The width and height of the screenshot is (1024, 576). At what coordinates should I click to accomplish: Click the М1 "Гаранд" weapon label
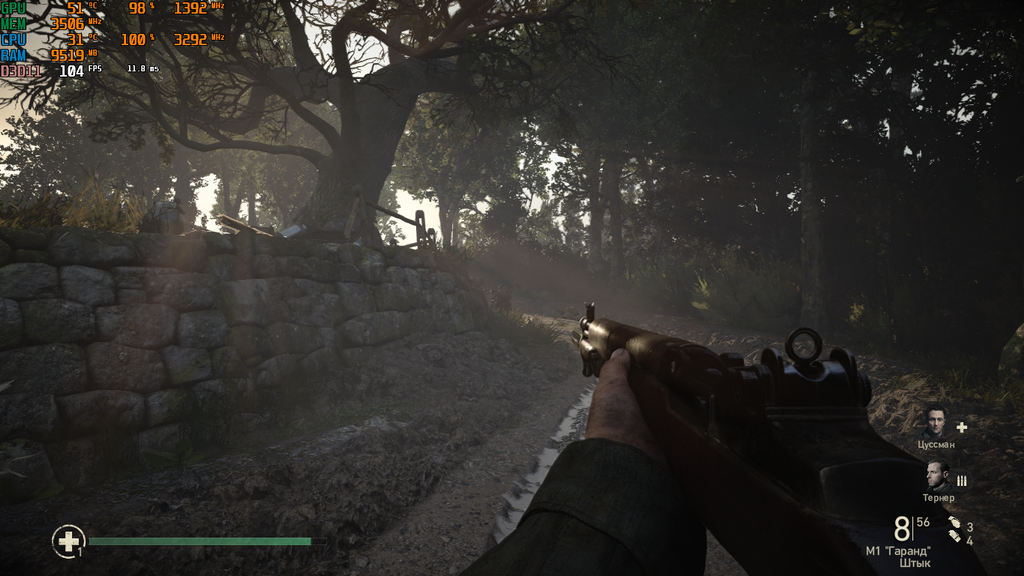898,551
